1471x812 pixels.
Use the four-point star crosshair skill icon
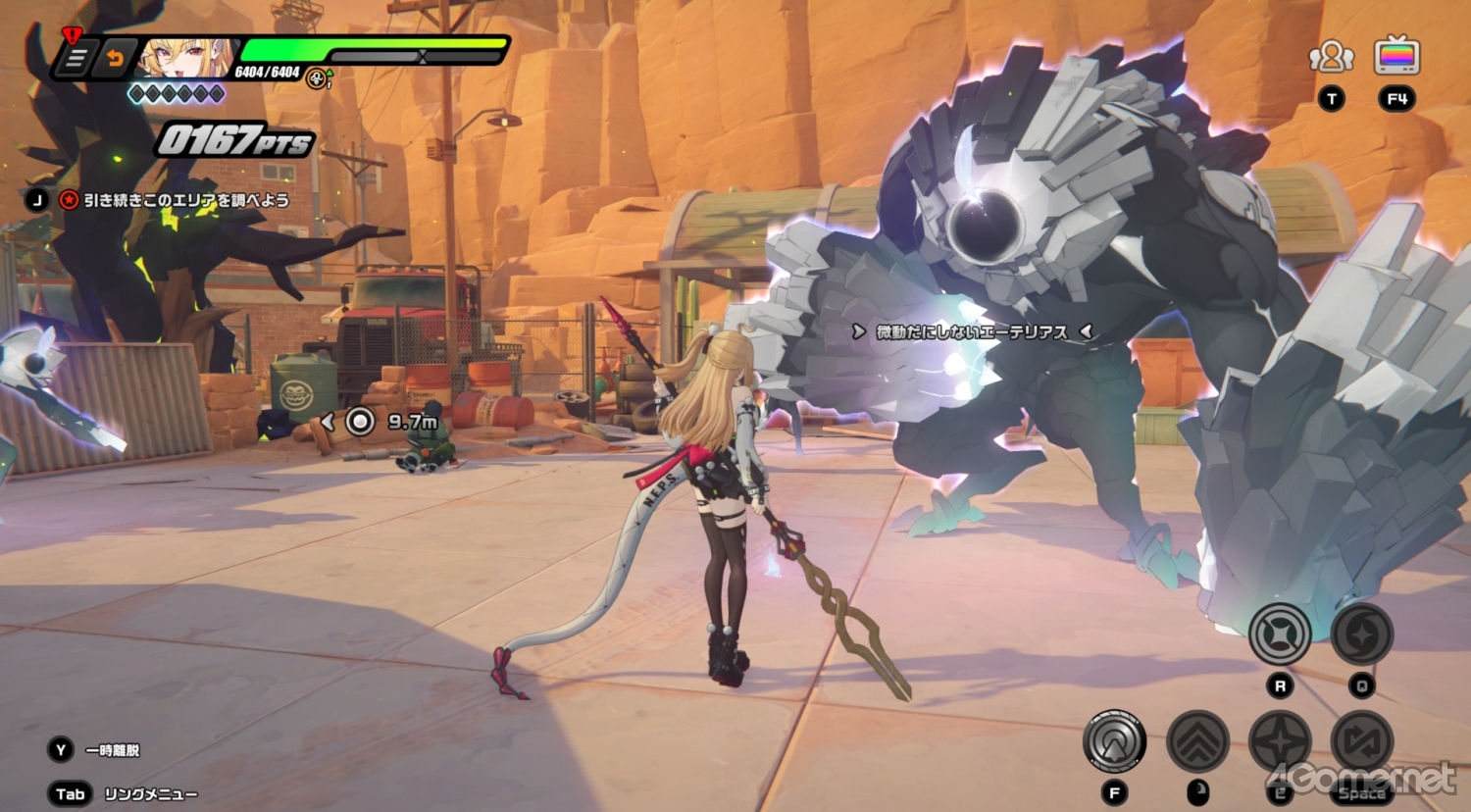point(1280,741)
